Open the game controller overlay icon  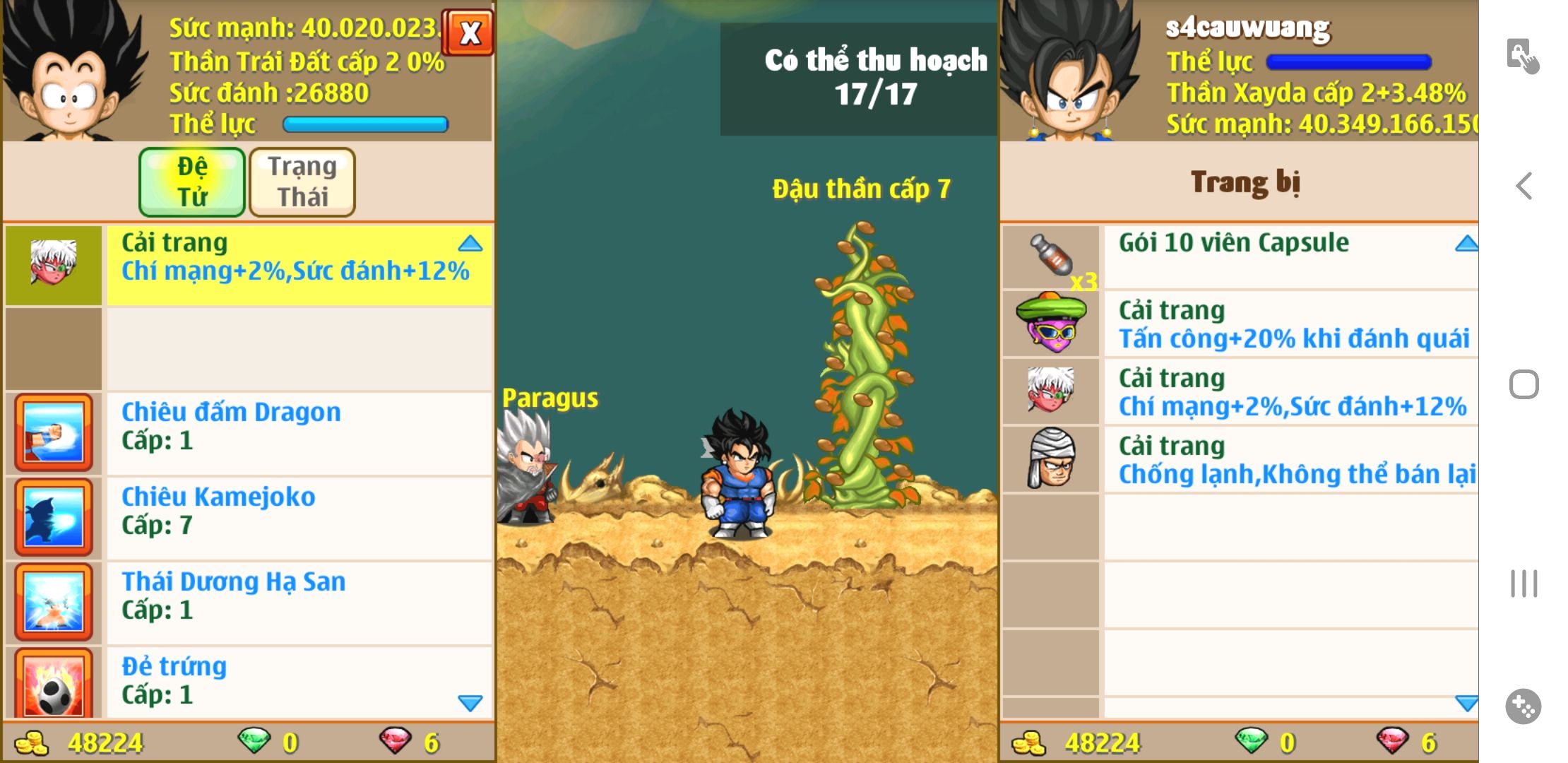pos(1523,706)
